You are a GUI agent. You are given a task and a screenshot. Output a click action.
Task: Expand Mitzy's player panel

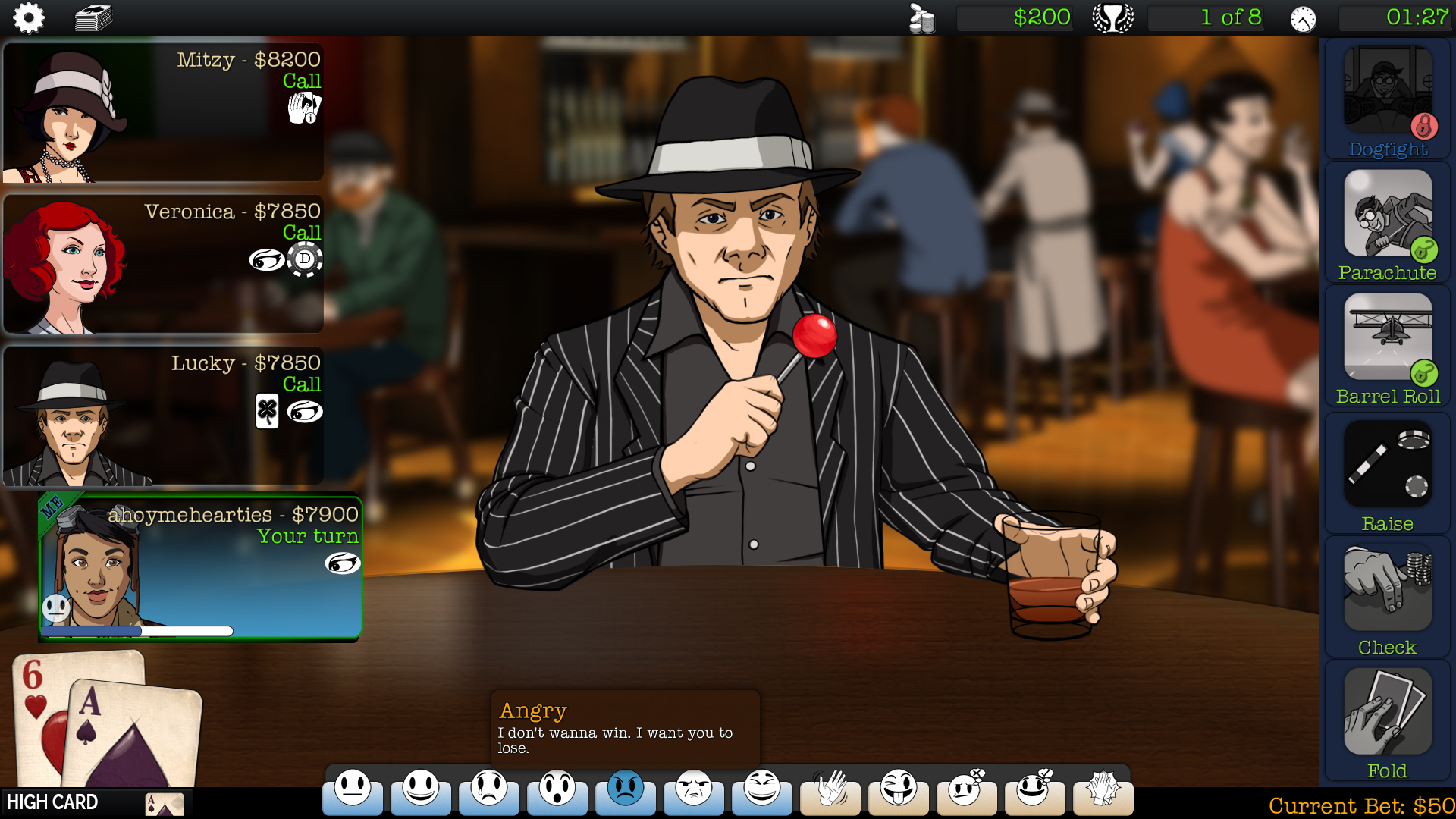click(x=163, y=110)
